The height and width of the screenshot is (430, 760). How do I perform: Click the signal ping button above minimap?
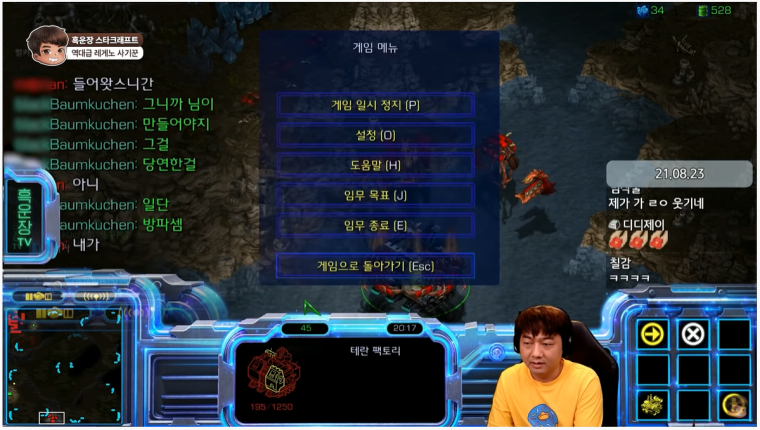tap(96, 296)
